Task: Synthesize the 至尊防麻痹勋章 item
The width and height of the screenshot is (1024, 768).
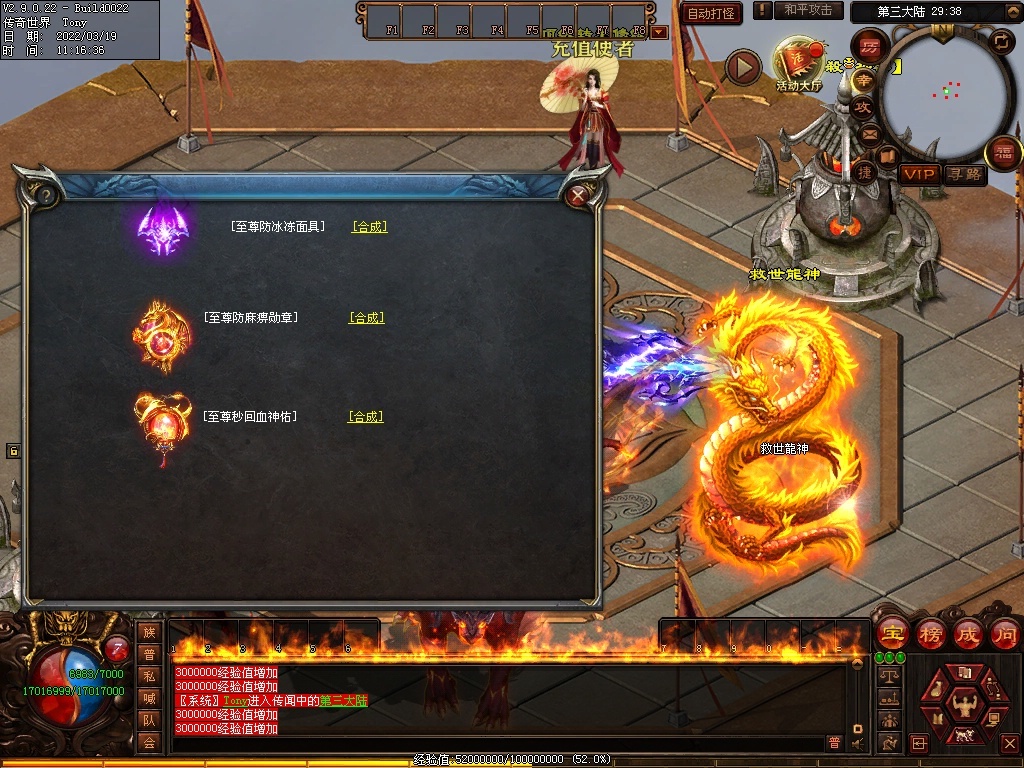Action: 366,318
